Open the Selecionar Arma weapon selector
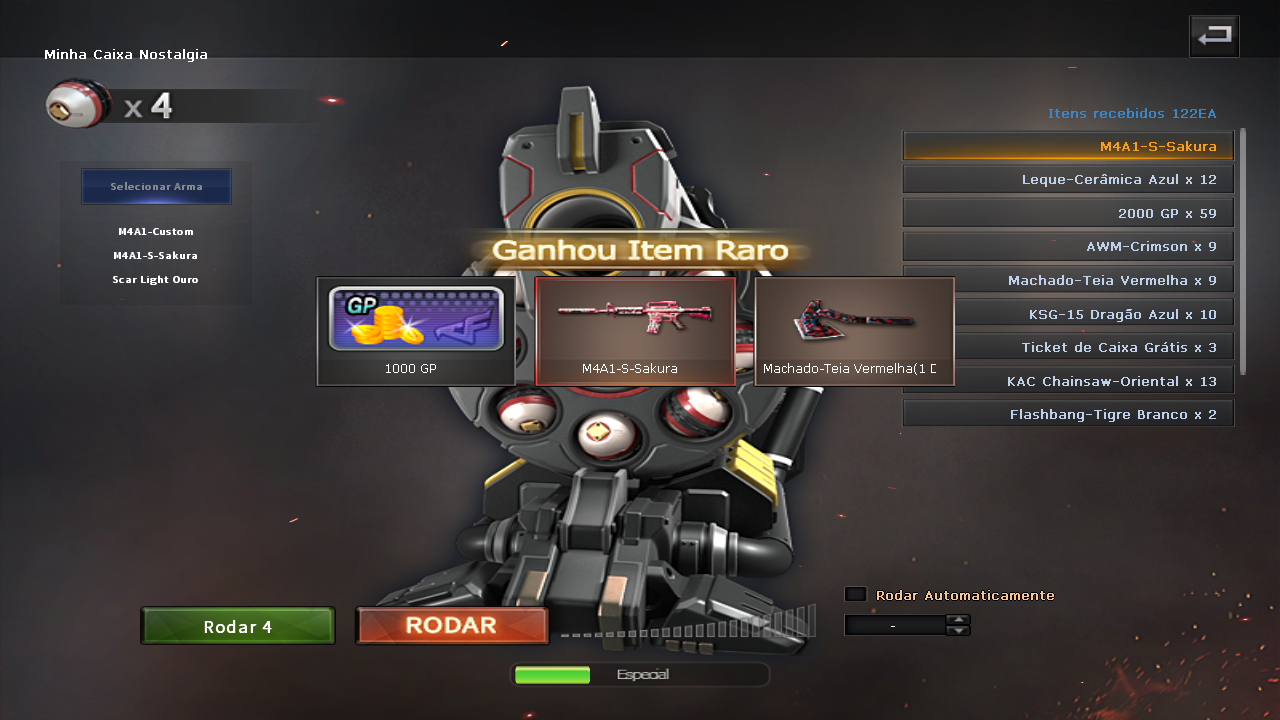Viewport: 1280px width, 720px height. tap(156, 187)
